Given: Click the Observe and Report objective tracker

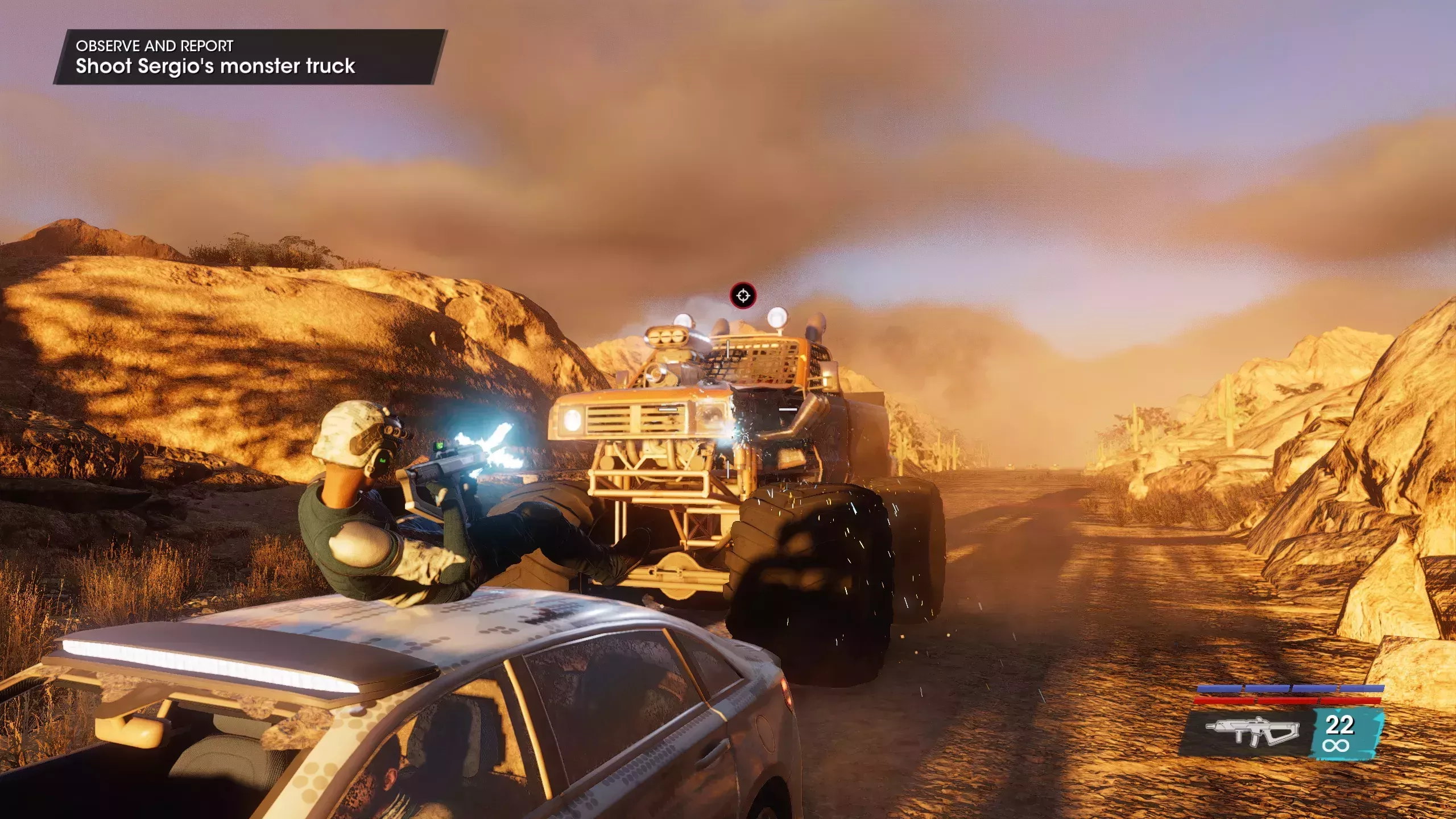Looking at the screenshot, I should [249, 57].
